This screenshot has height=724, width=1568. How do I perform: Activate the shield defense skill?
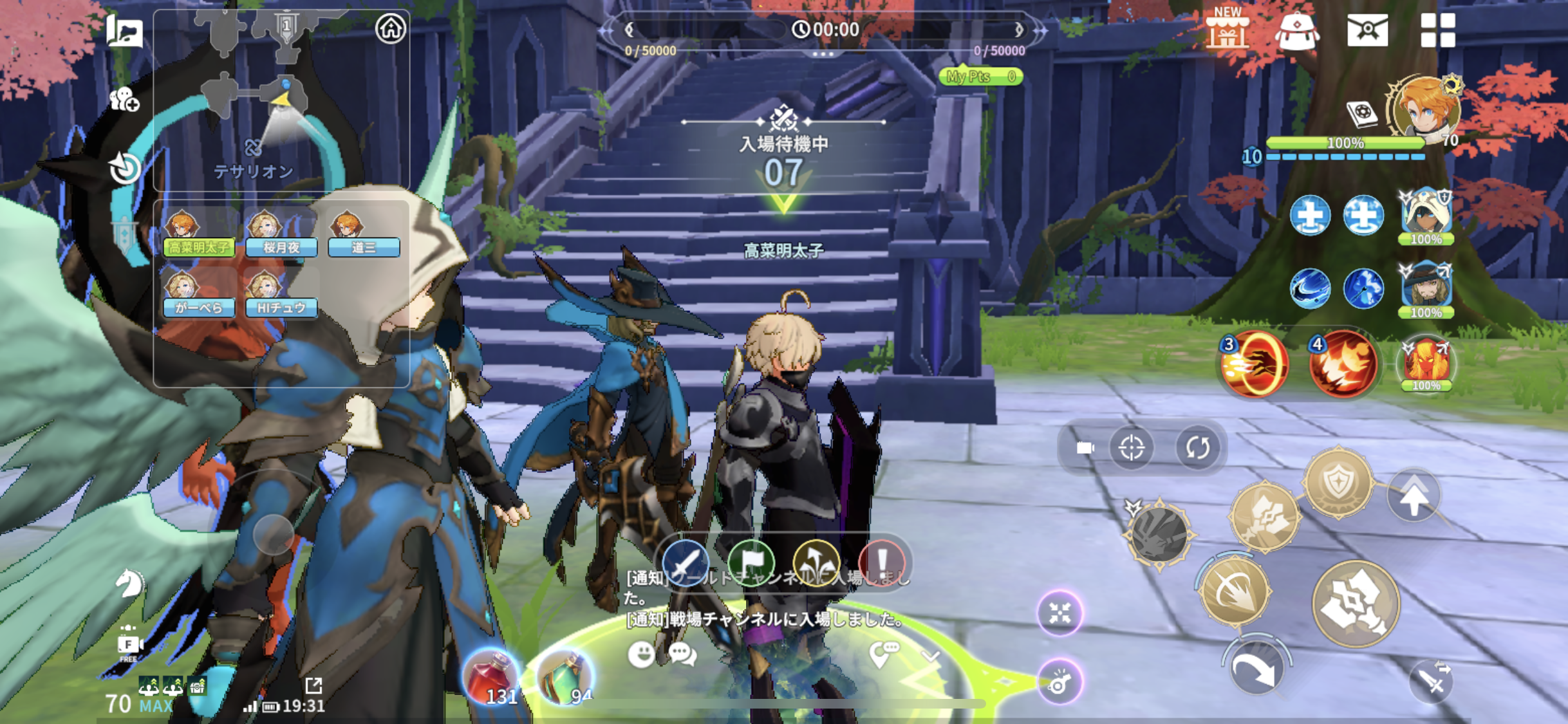tap(1338, 483)
